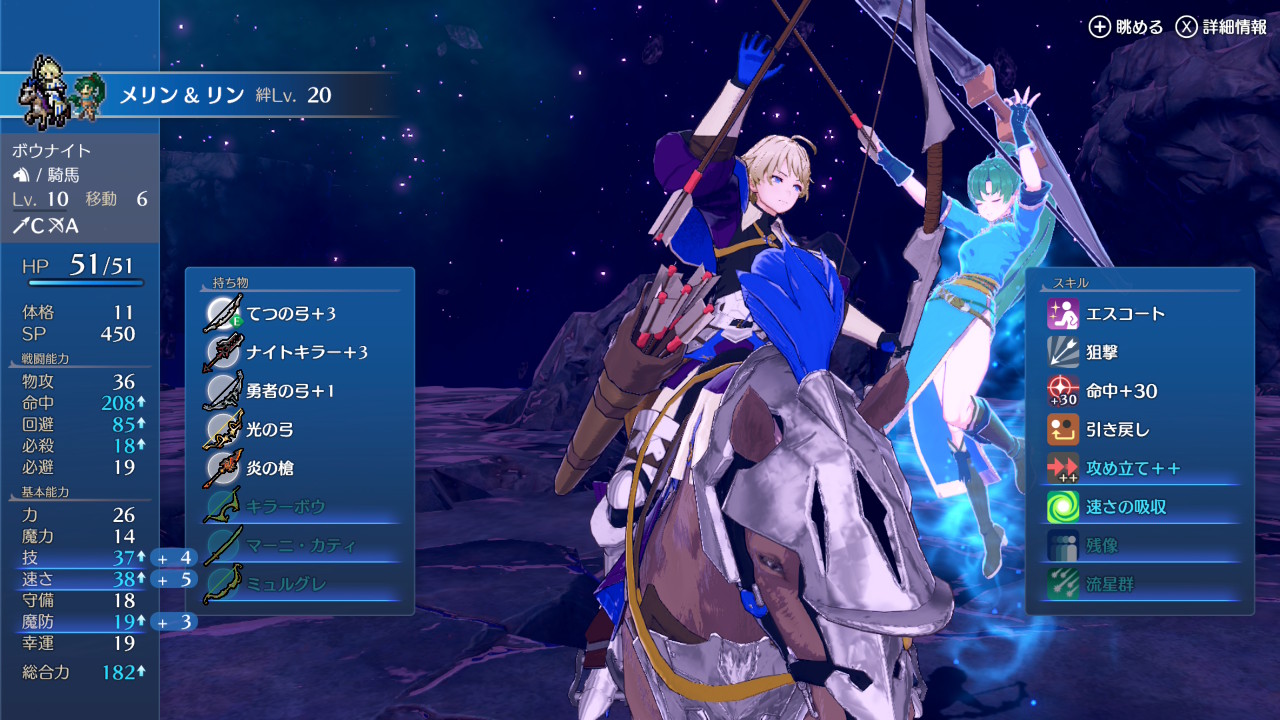1280x720 pixels.
Task: Select the 攻め立て++ skill
Action: coord(1140,468)
